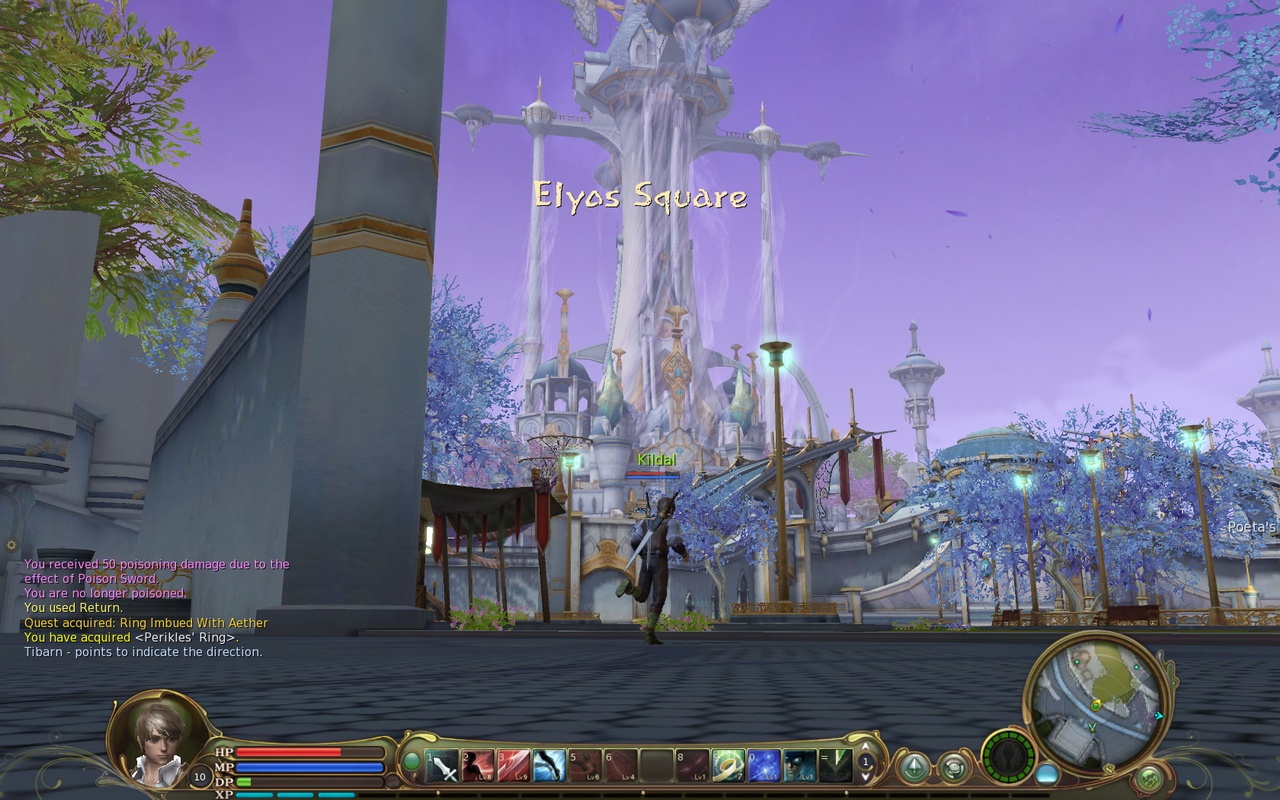Cast the red Lv8 skill in quickbar slot 2
This screenshot has height=800, width=1280.
pos(478,765)
